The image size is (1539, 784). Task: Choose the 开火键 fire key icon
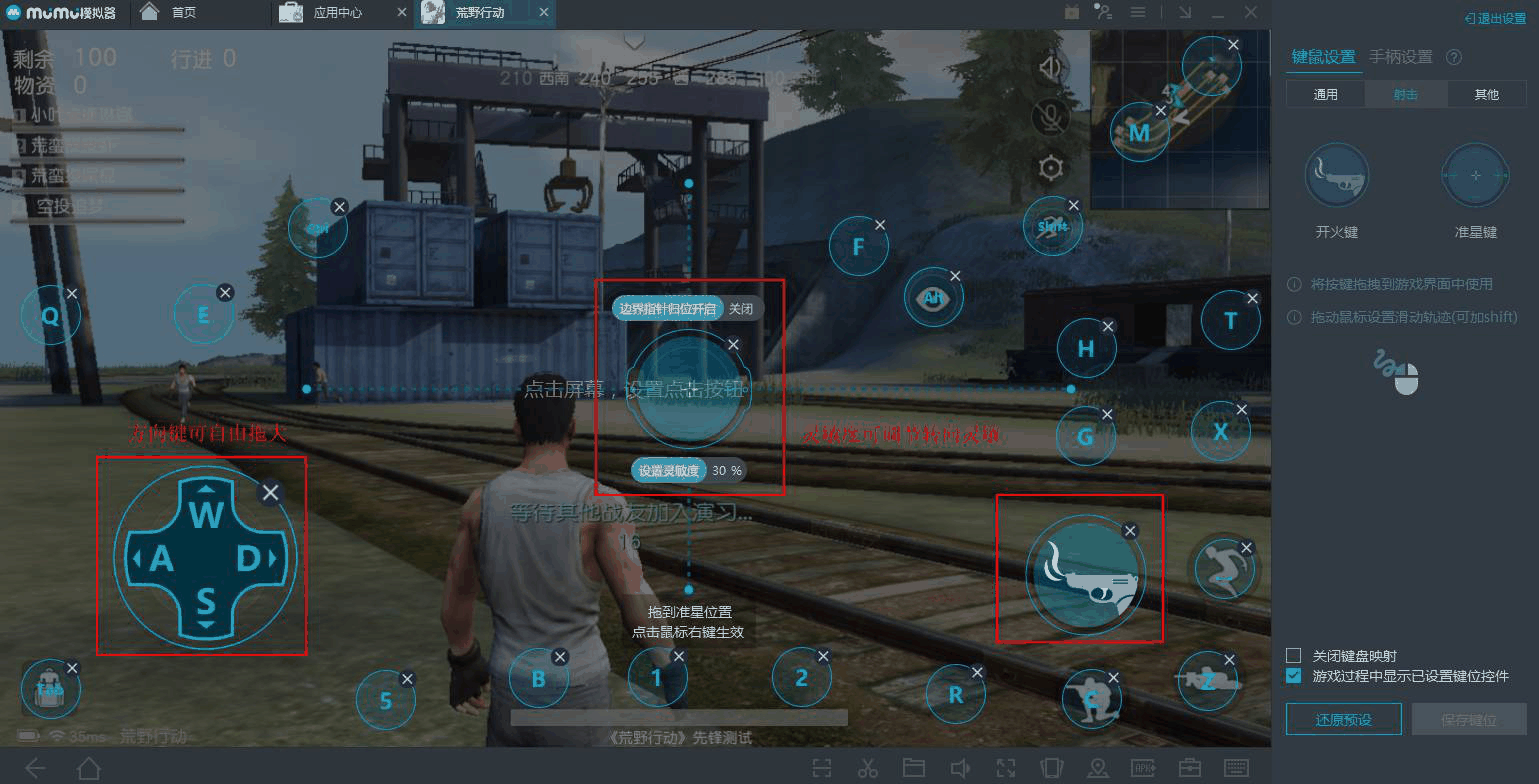point(1336,176)
